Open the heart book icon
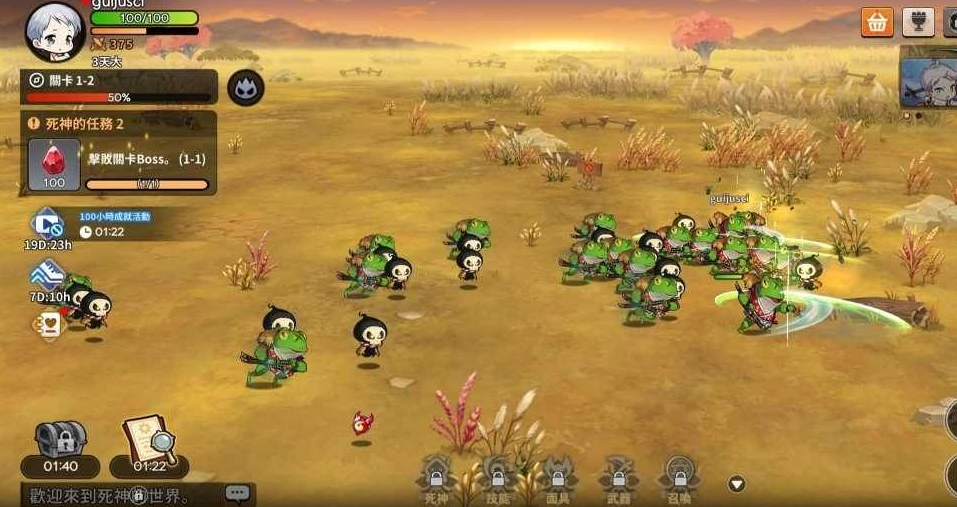This screenshot has height=507, width=957. pos(48,323)
